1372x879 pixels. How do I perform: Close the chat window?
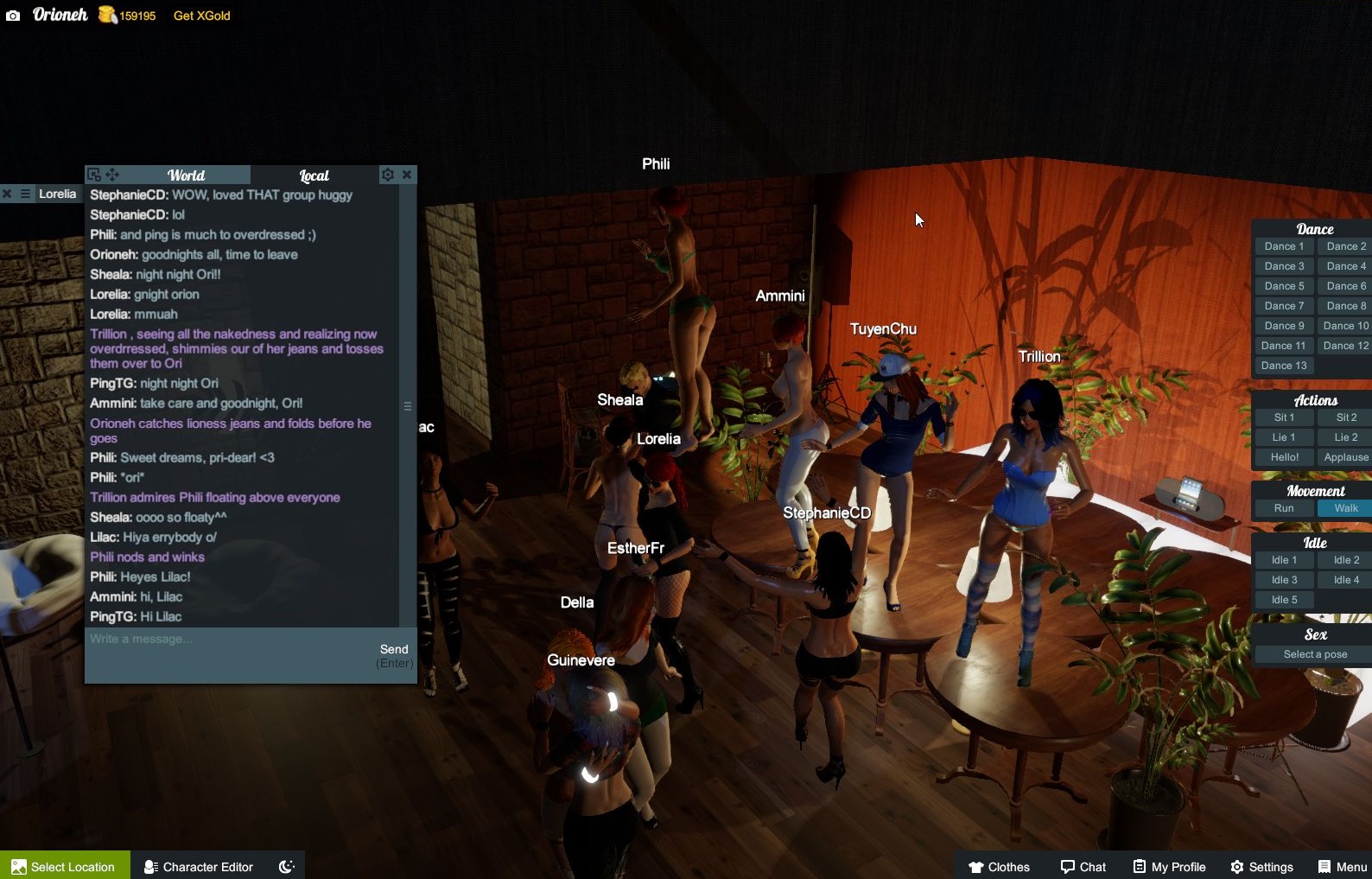coord(407,175)
